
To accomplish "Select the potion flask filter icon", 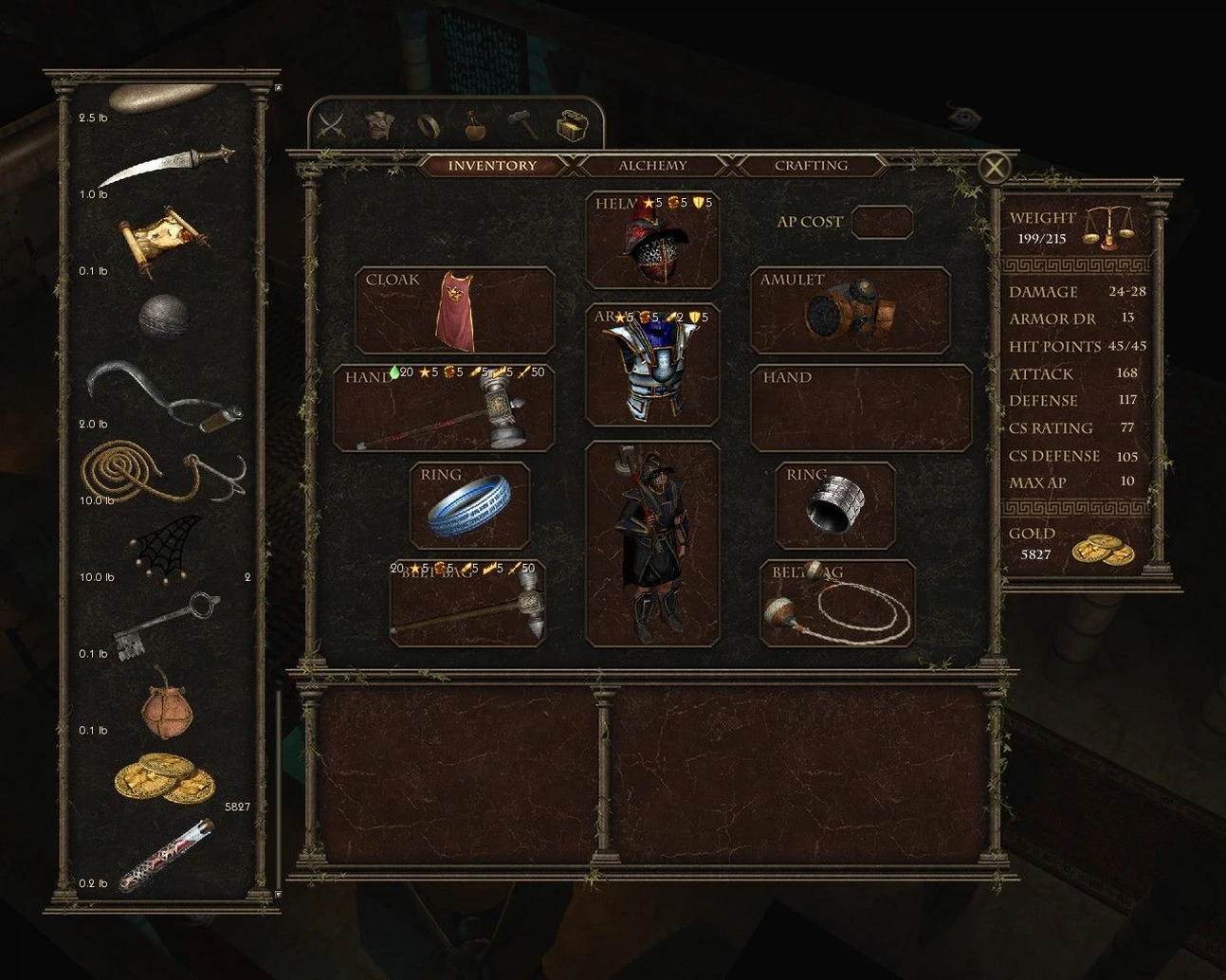I will [x=475, y=125].
